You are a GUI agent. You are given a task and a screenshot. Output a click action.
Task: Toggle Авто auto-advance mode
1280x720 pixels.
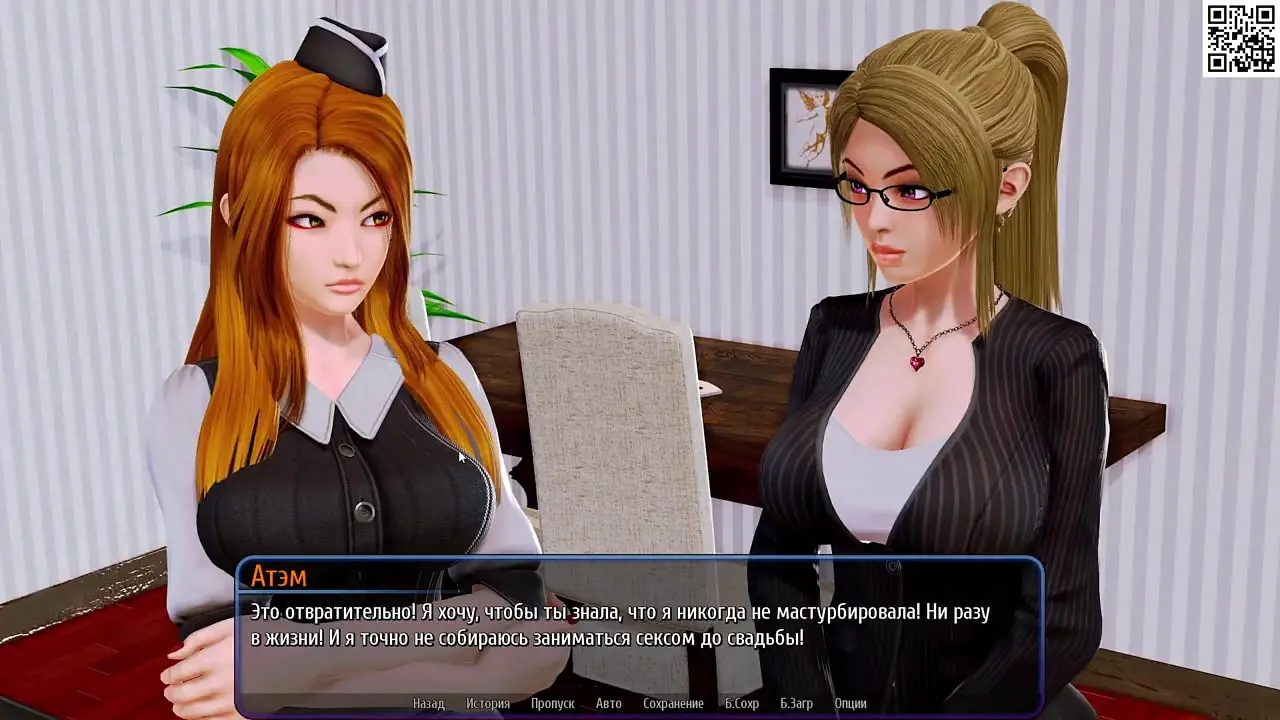pyautogui.click(x=608, y=704)
